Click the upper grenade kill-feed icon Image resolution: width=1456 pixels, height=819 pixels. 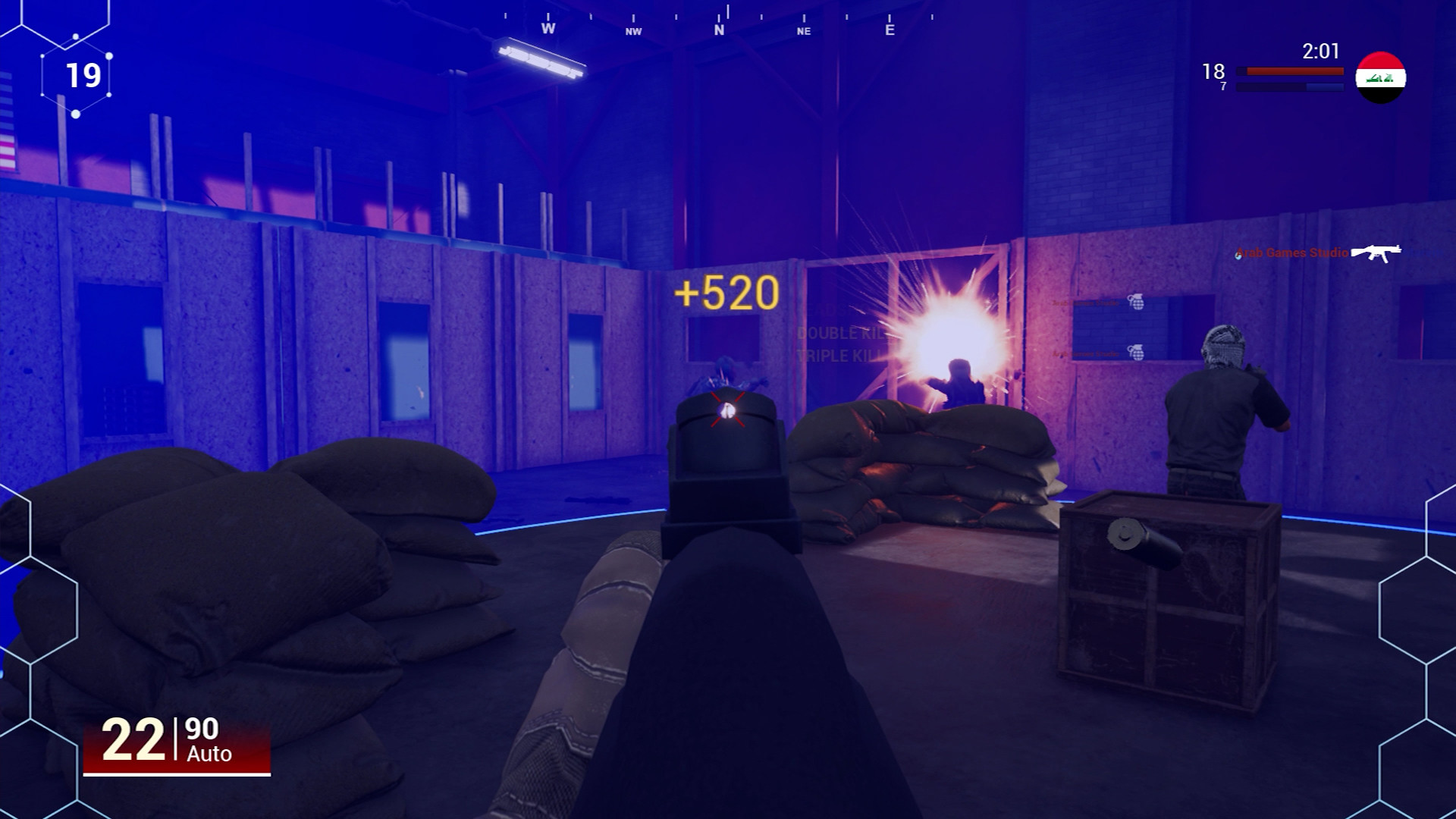click(x=1135, y=303)
